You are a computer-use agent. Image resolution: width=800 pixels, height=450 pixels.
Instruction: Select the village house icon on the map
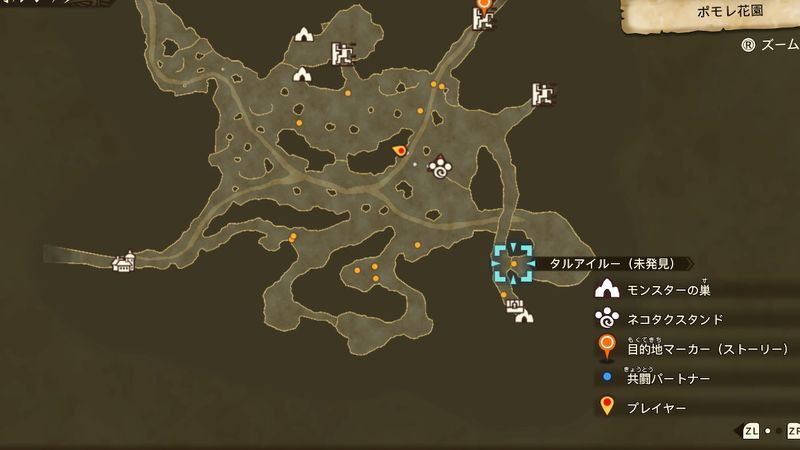pyautogui.click(x=124, y=262)
